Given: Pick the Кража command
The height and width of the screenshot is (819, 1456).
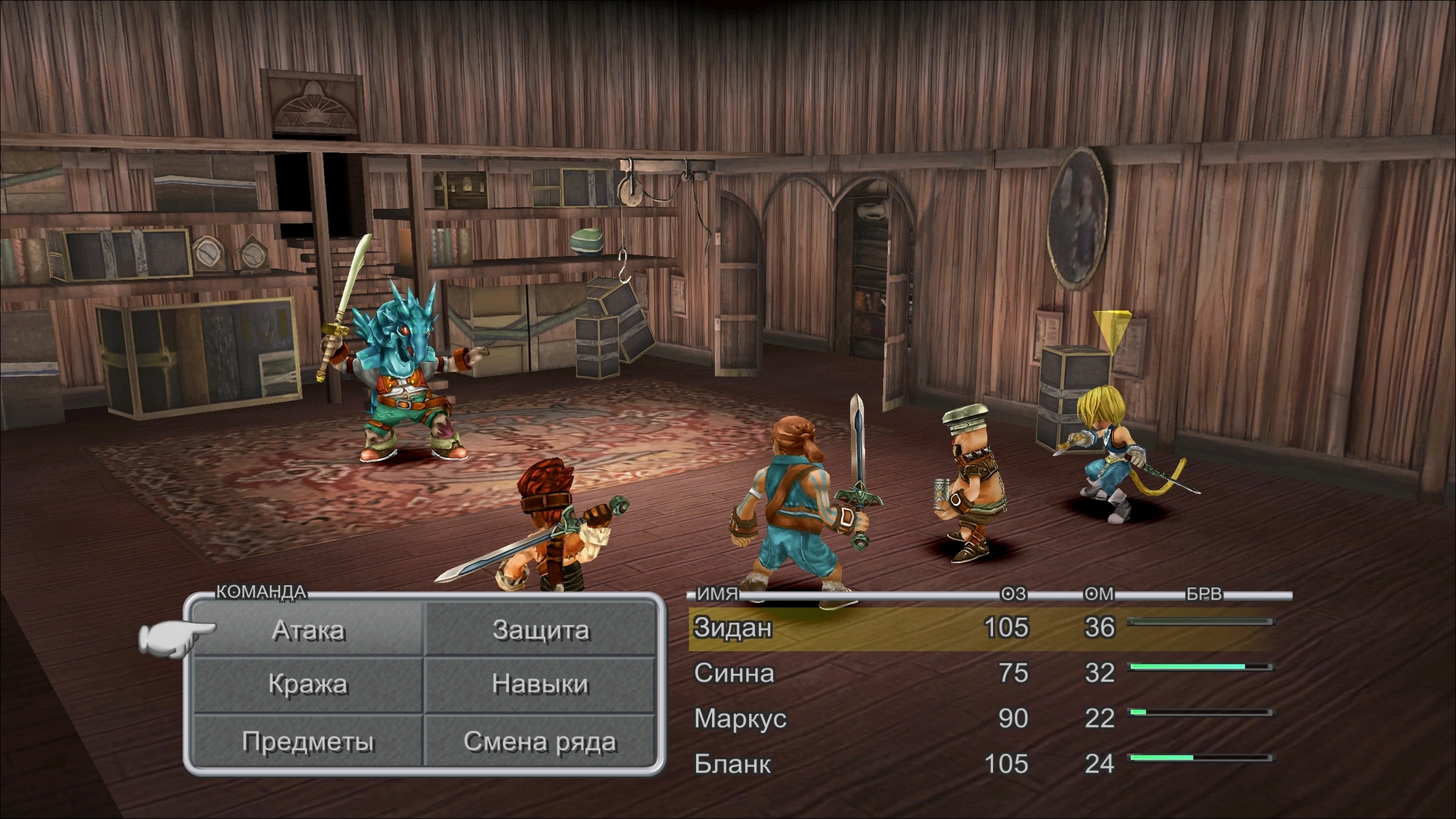Looking at the screenshot, I should [x=309, y=685].
